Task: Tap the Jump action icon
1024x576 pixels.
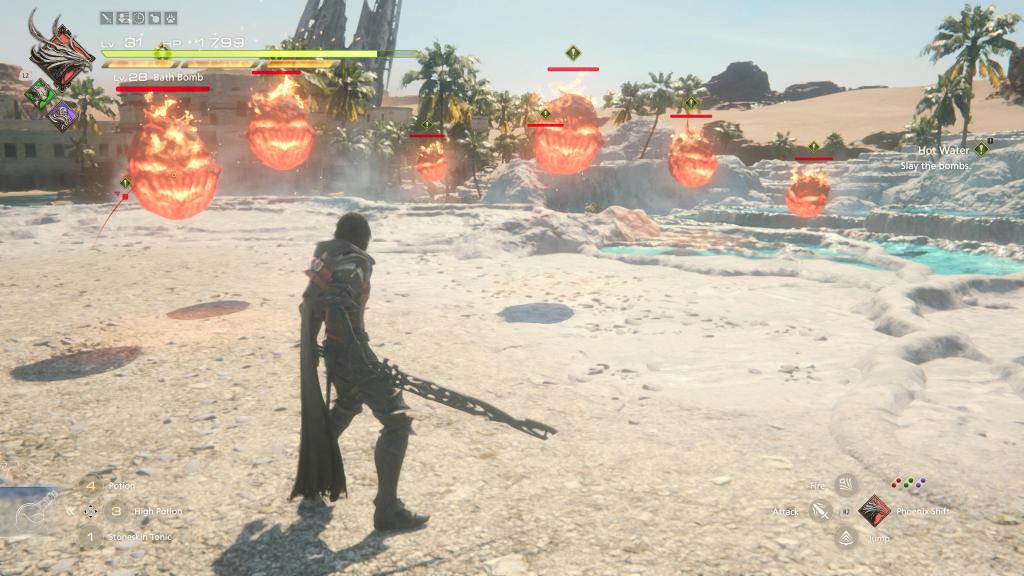Action: point(846,538)
